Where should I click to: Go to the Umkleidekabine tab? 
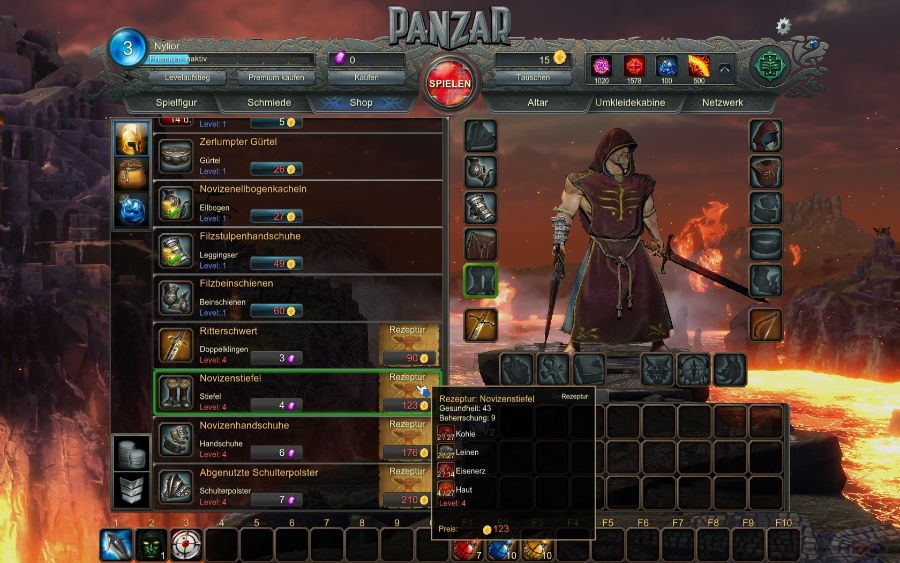click(x=630, y=102)
